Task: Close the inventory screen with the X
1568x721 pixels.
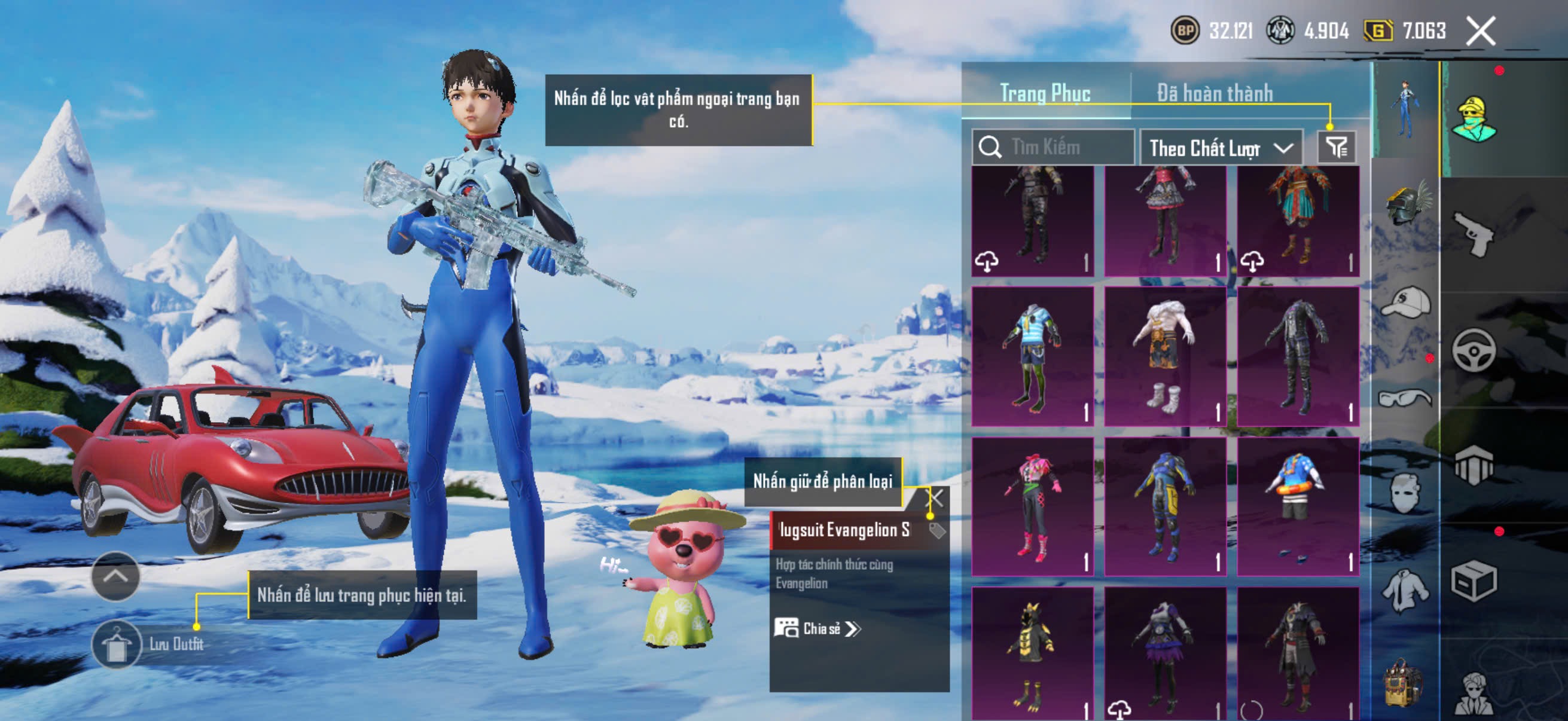Action: point(1479,31)
